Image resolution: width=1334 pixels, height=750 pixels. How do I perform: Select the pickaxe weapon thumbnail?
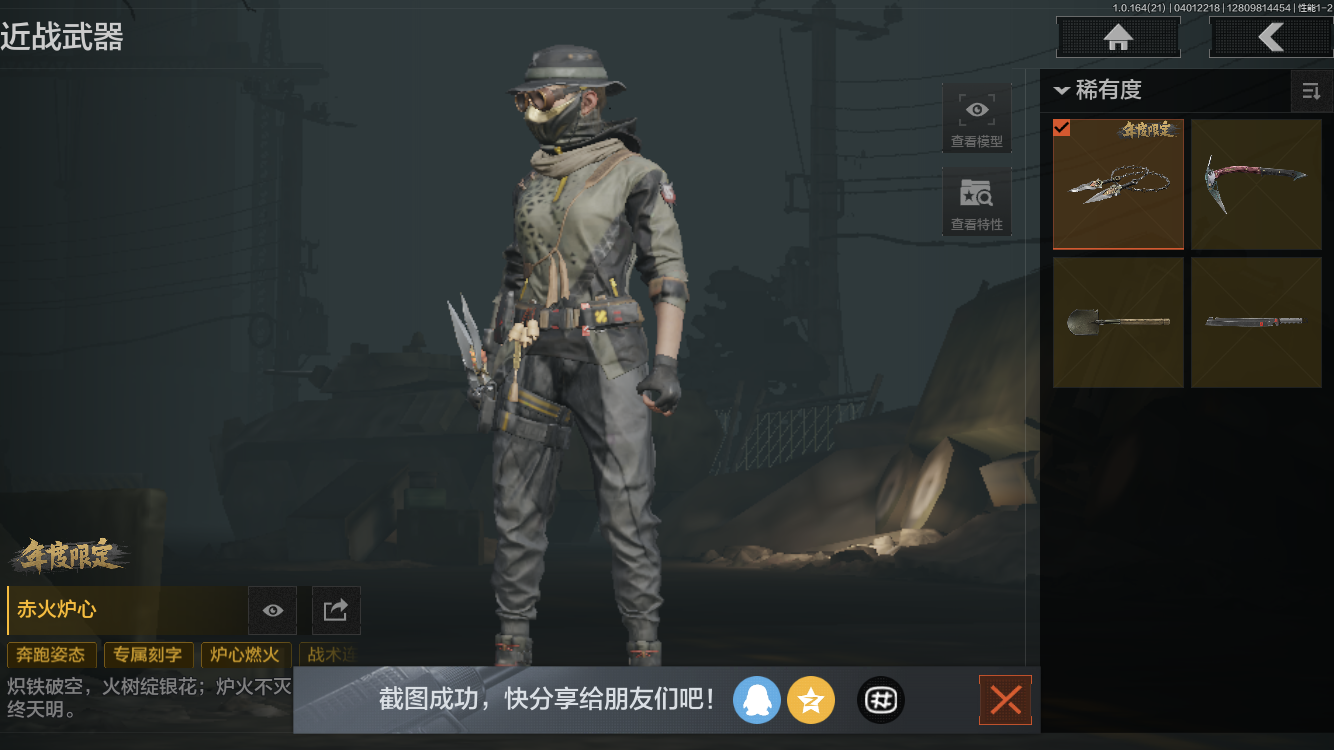click(1256, 184)
